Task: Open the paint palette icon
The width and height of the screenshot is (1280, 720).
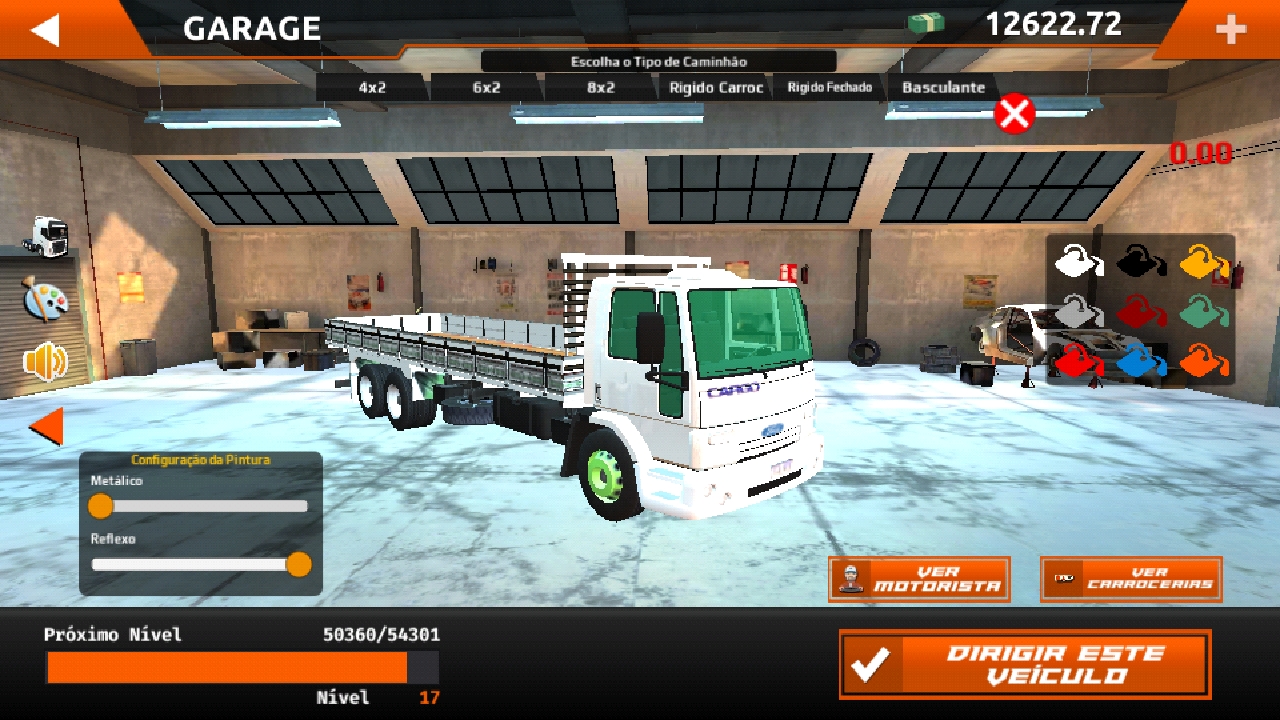Action: tap(45, 299)
